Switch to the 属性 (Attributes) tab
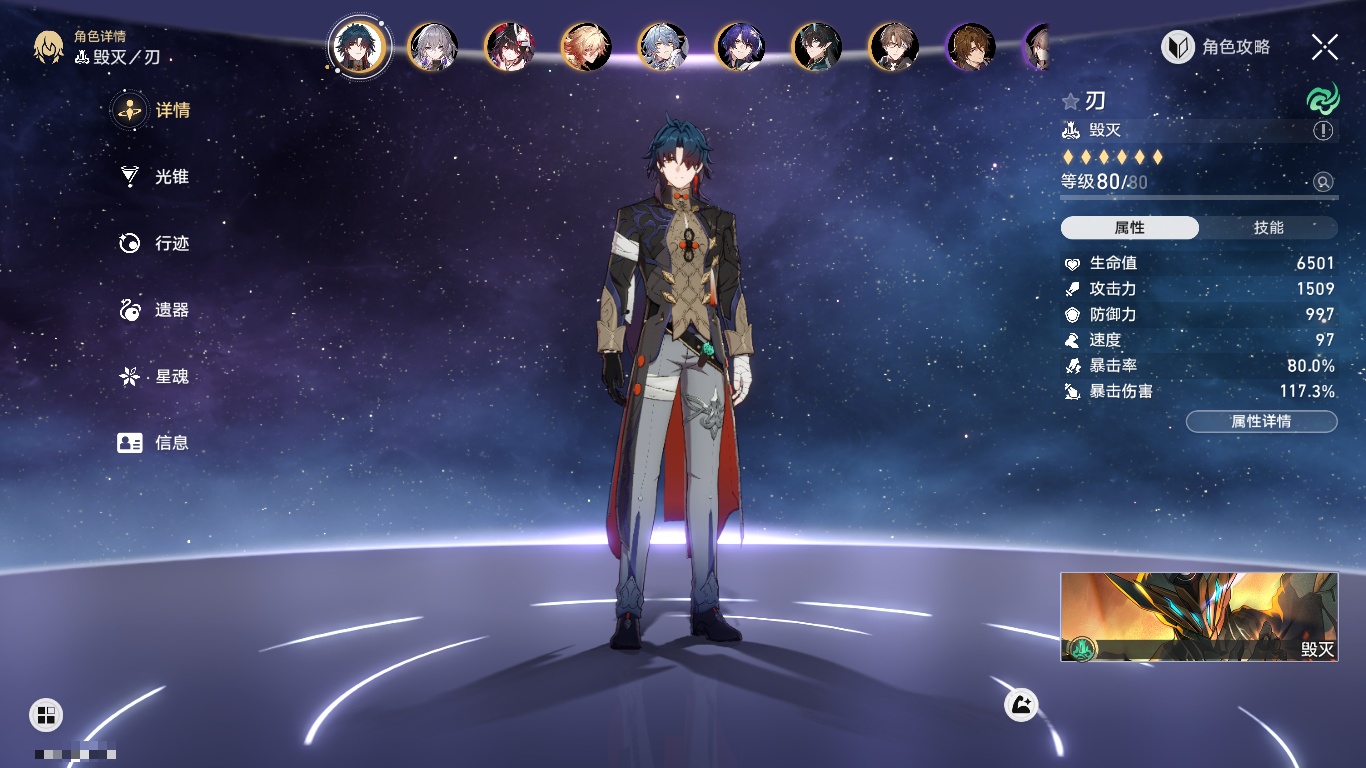 pyautogui.click(x=1130, y=228)
